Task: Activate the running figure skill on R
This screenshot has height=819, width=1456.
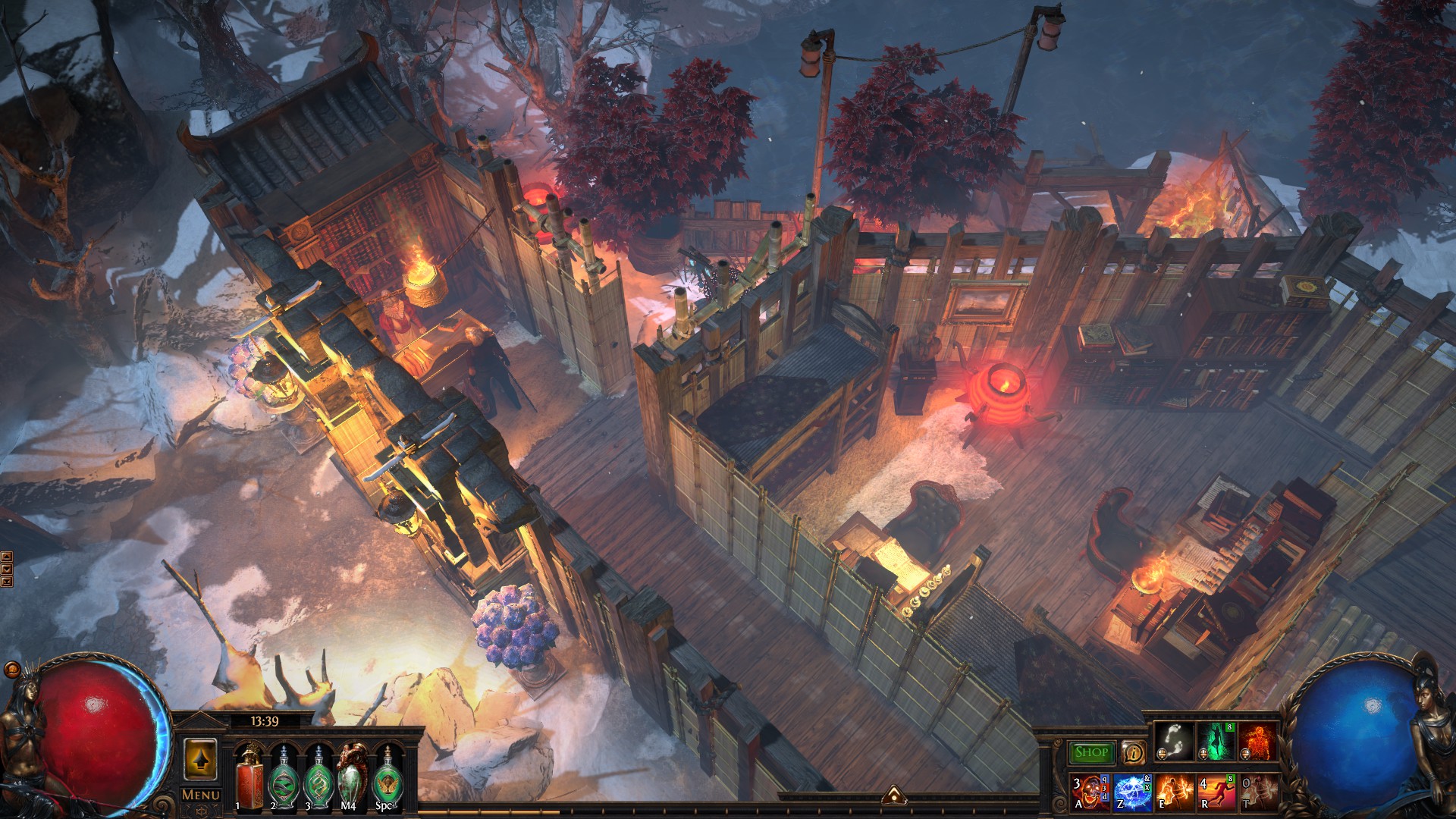Action: click(1216, 792)
